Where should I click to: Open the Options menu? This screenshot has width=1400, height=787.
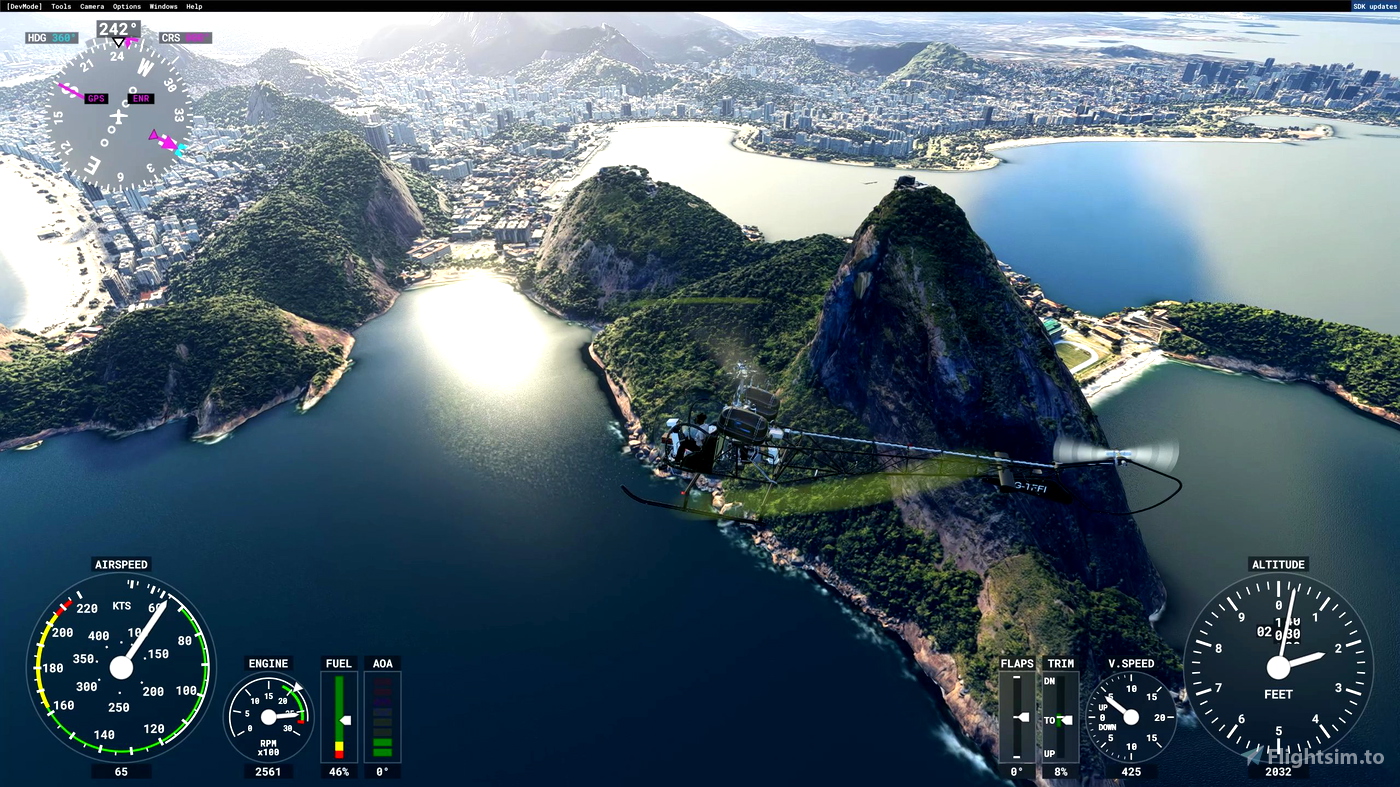pyautogui.click(x=126, y=5)
